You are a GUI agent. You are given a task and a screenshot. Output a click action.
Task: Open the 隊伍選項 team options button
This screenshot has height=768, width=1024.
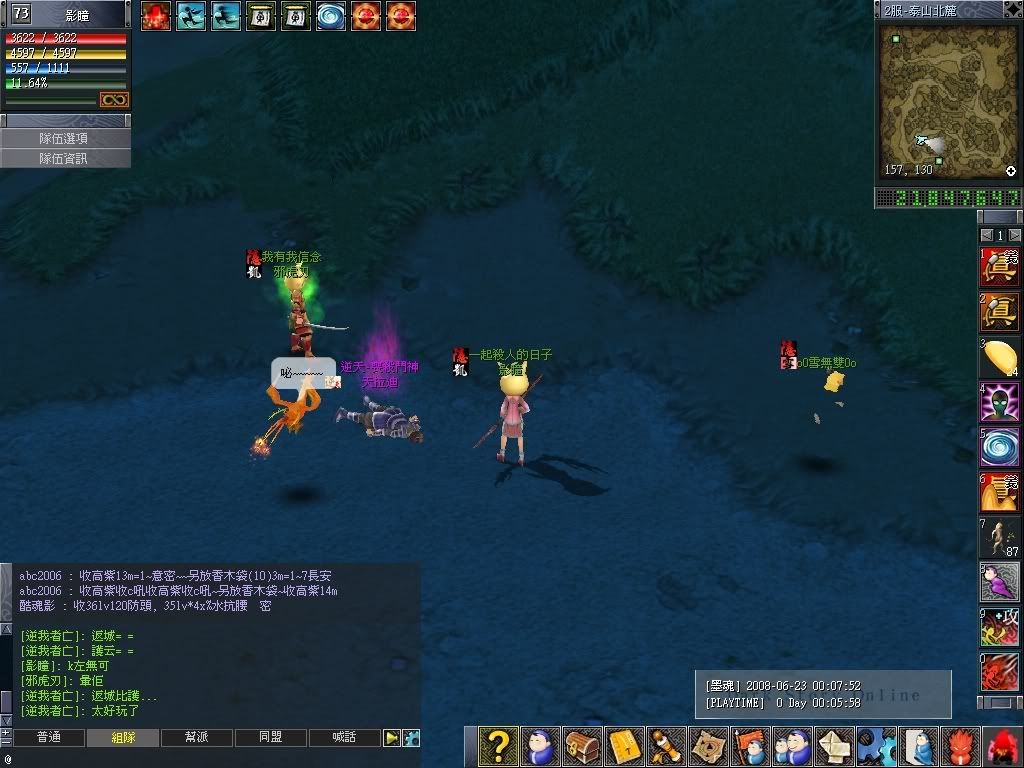[64, 139]
